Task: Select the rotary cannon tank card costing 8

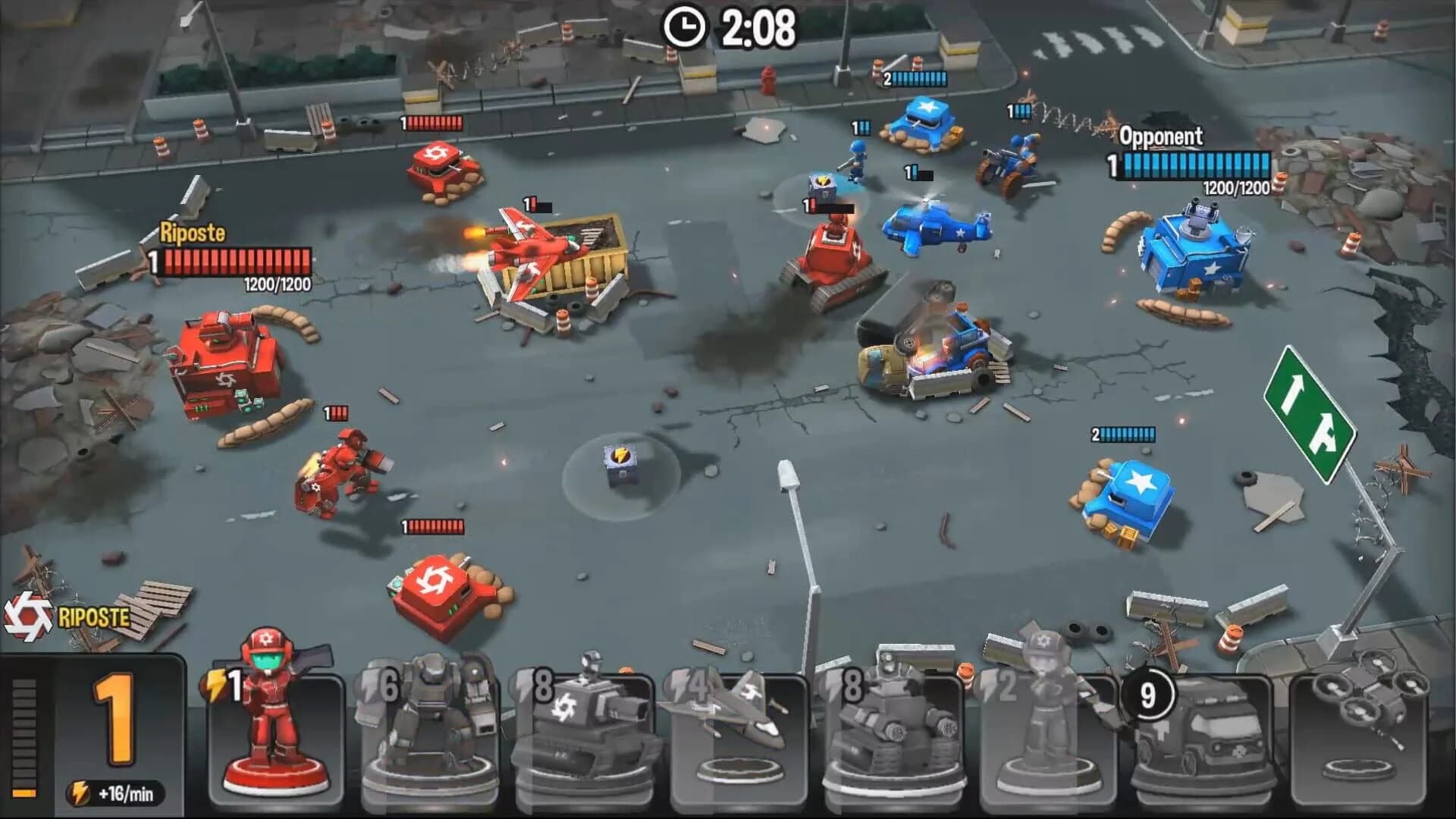Action: pos(588,728)
